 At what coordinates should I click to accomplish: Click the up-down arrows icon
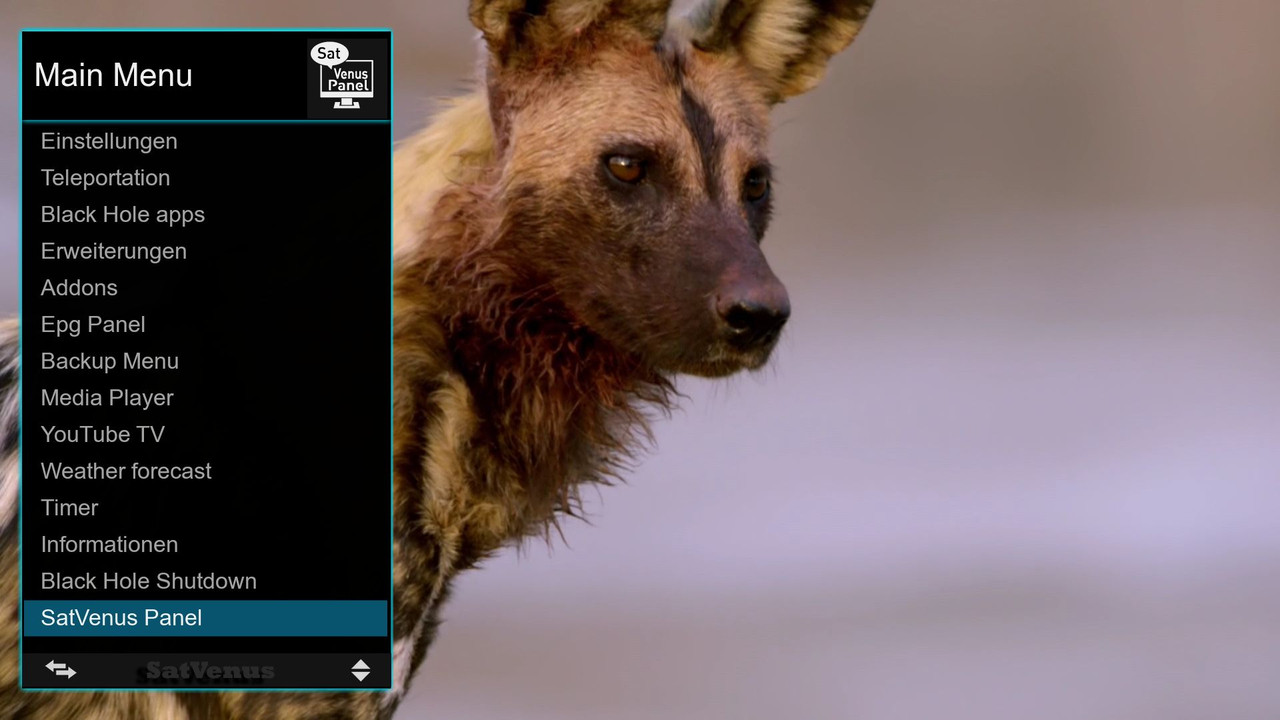pos(361,670)
